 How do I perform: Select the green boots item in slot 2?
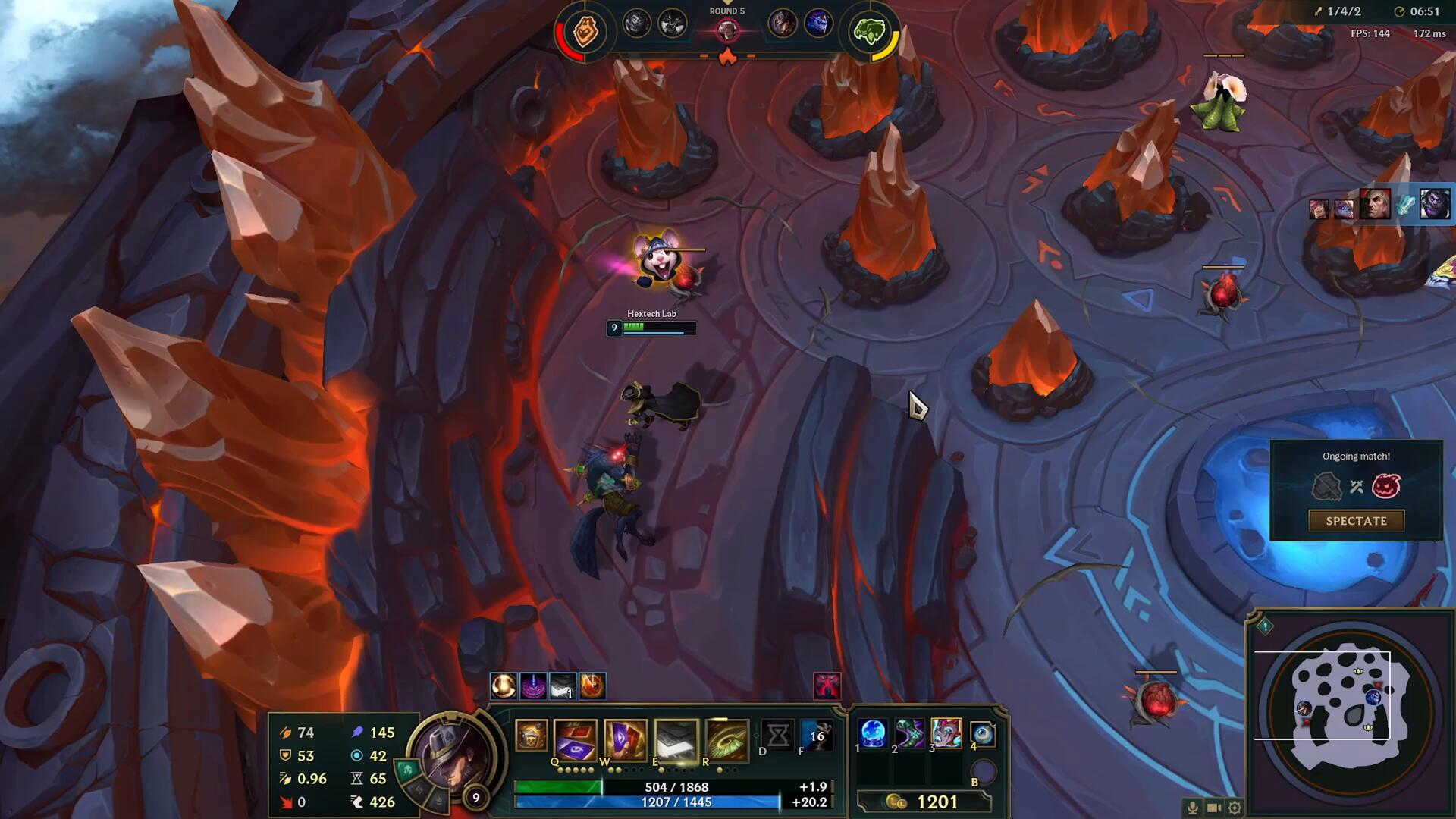point(909,733)
